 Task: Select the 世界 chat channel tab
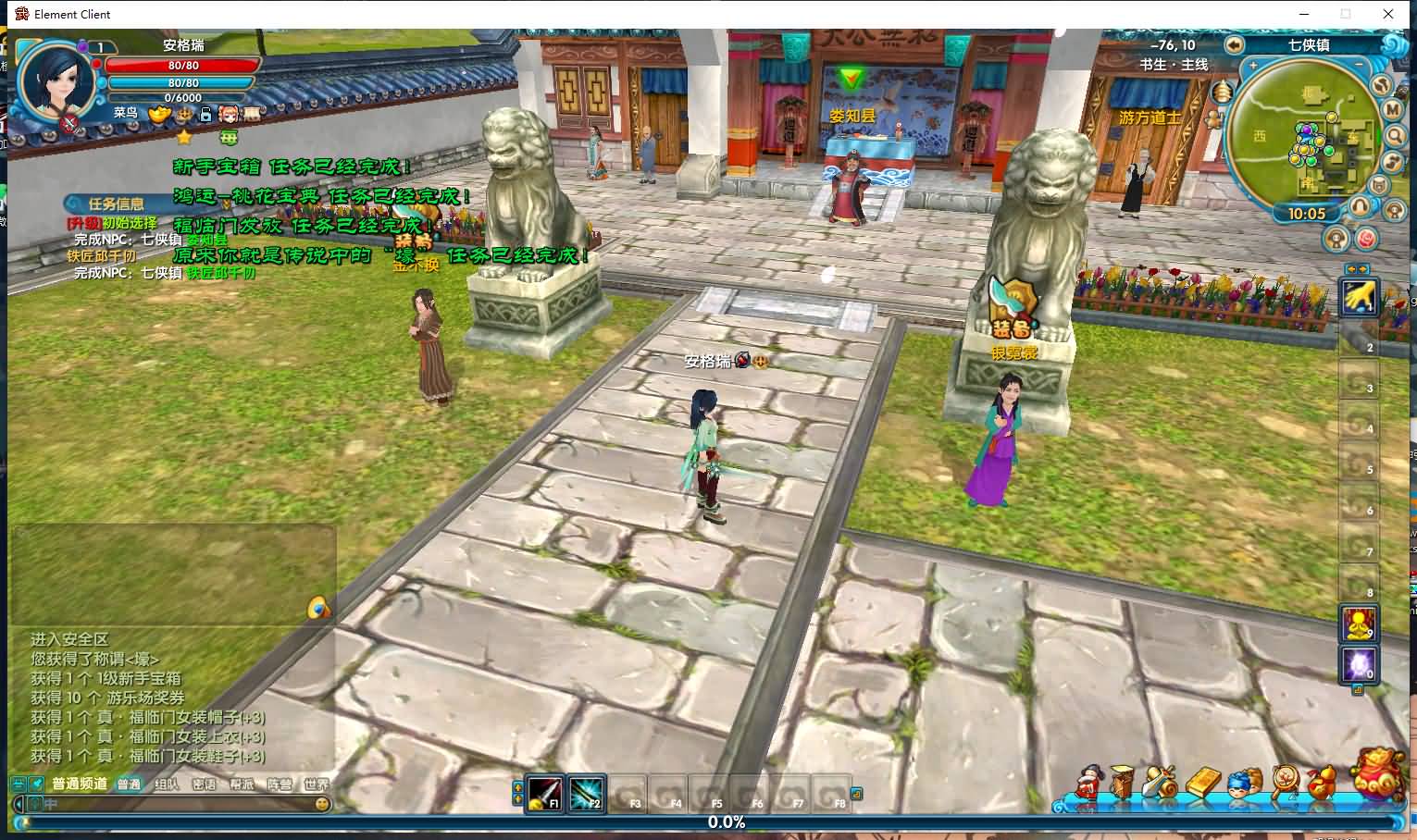tap(317, 784)
